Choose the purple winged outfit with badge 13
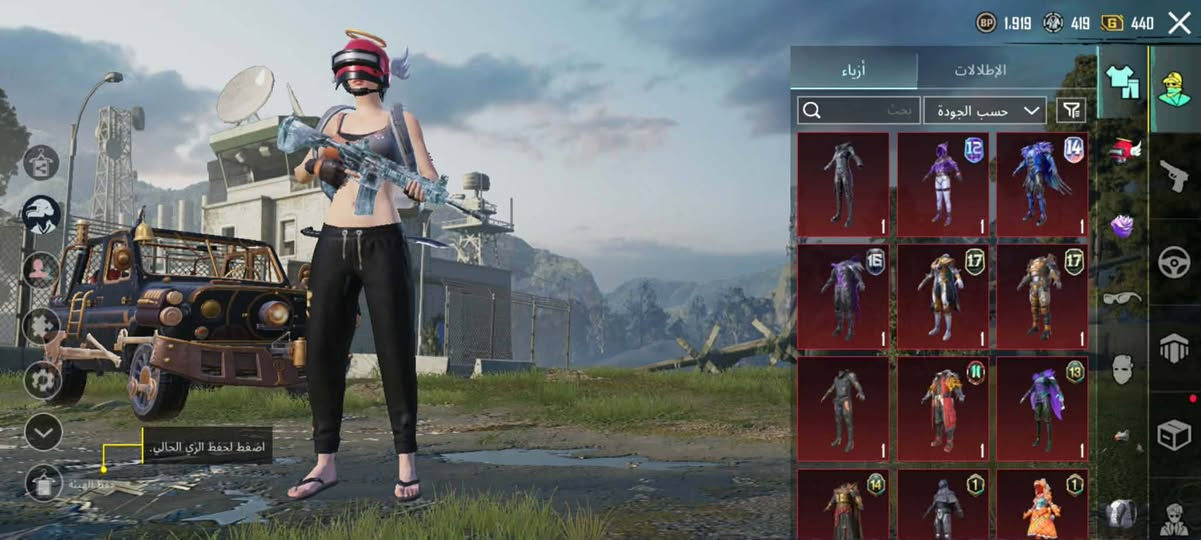The height and width of the screenshot is (540, 1201). tap(1042, 408)
